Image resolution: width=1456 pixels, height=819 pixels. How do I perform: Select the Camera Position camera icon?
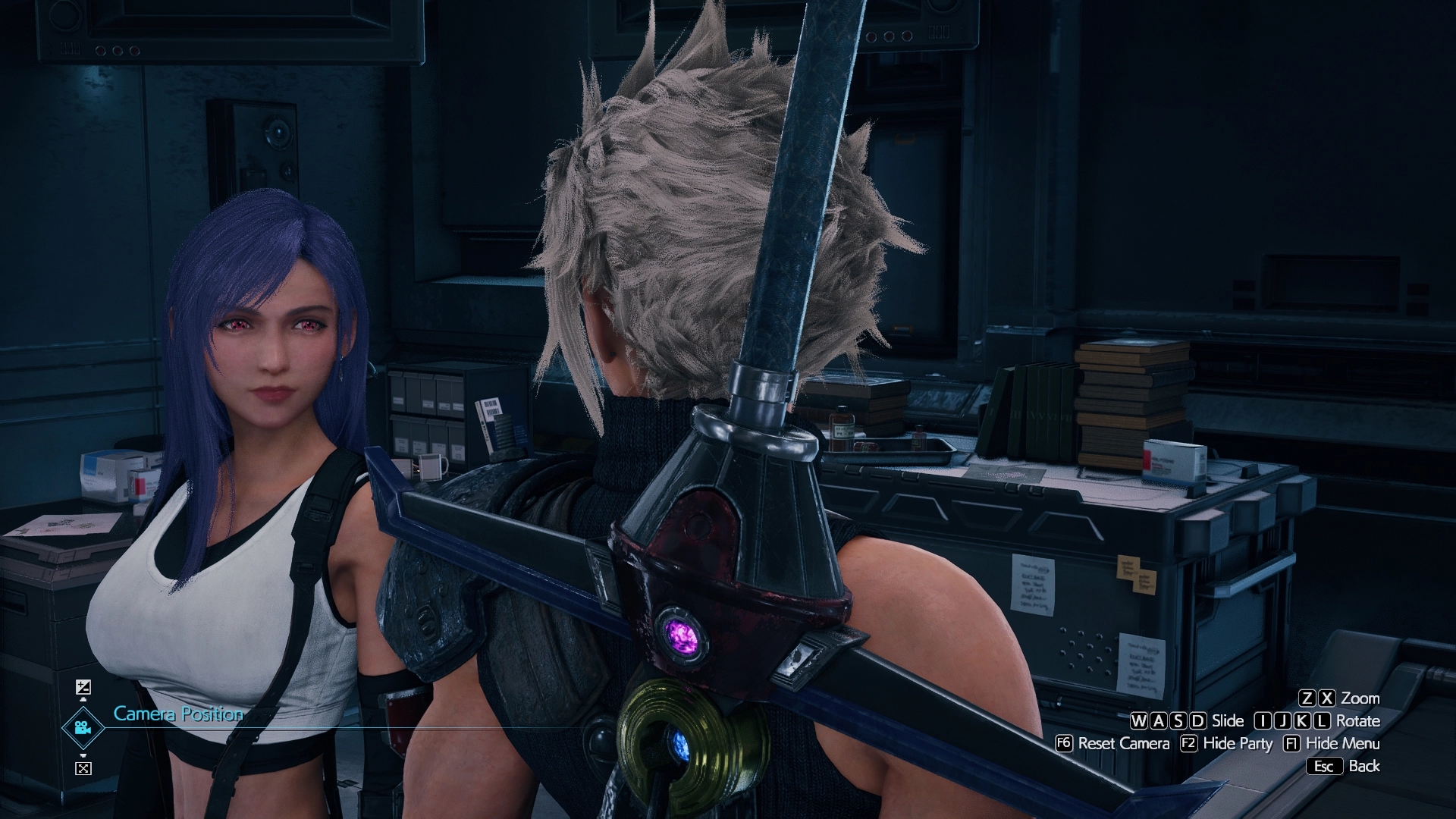click(x=83, y=728)
